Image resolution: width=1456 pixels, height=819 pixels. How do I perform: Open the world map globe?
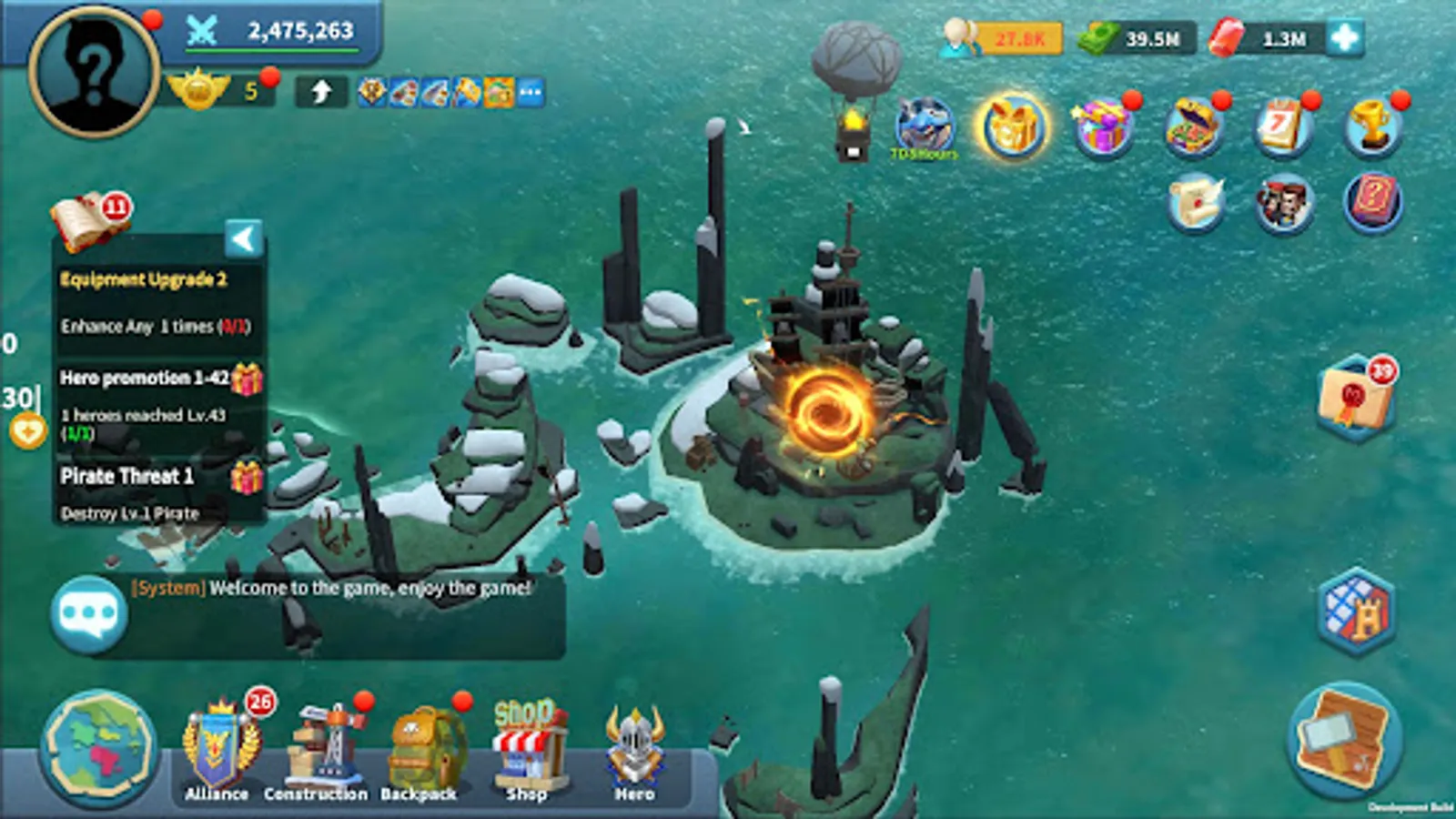[98, 748]
